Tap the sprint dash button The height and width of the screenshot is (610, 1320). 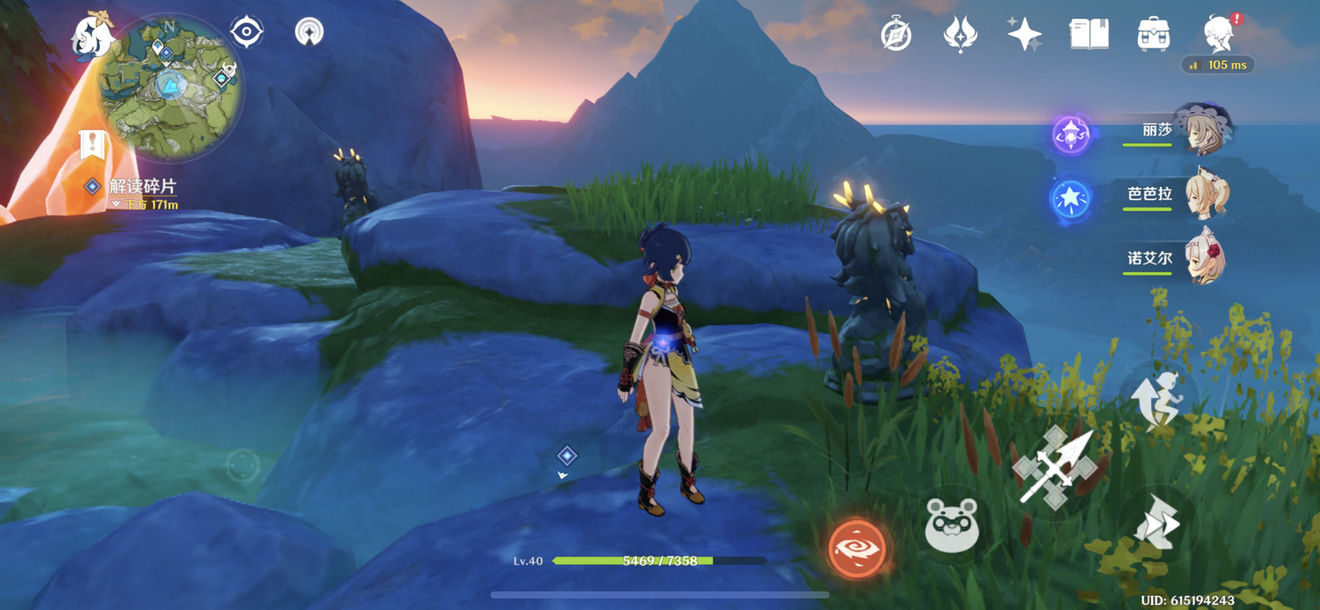[x=1157, y=522]
